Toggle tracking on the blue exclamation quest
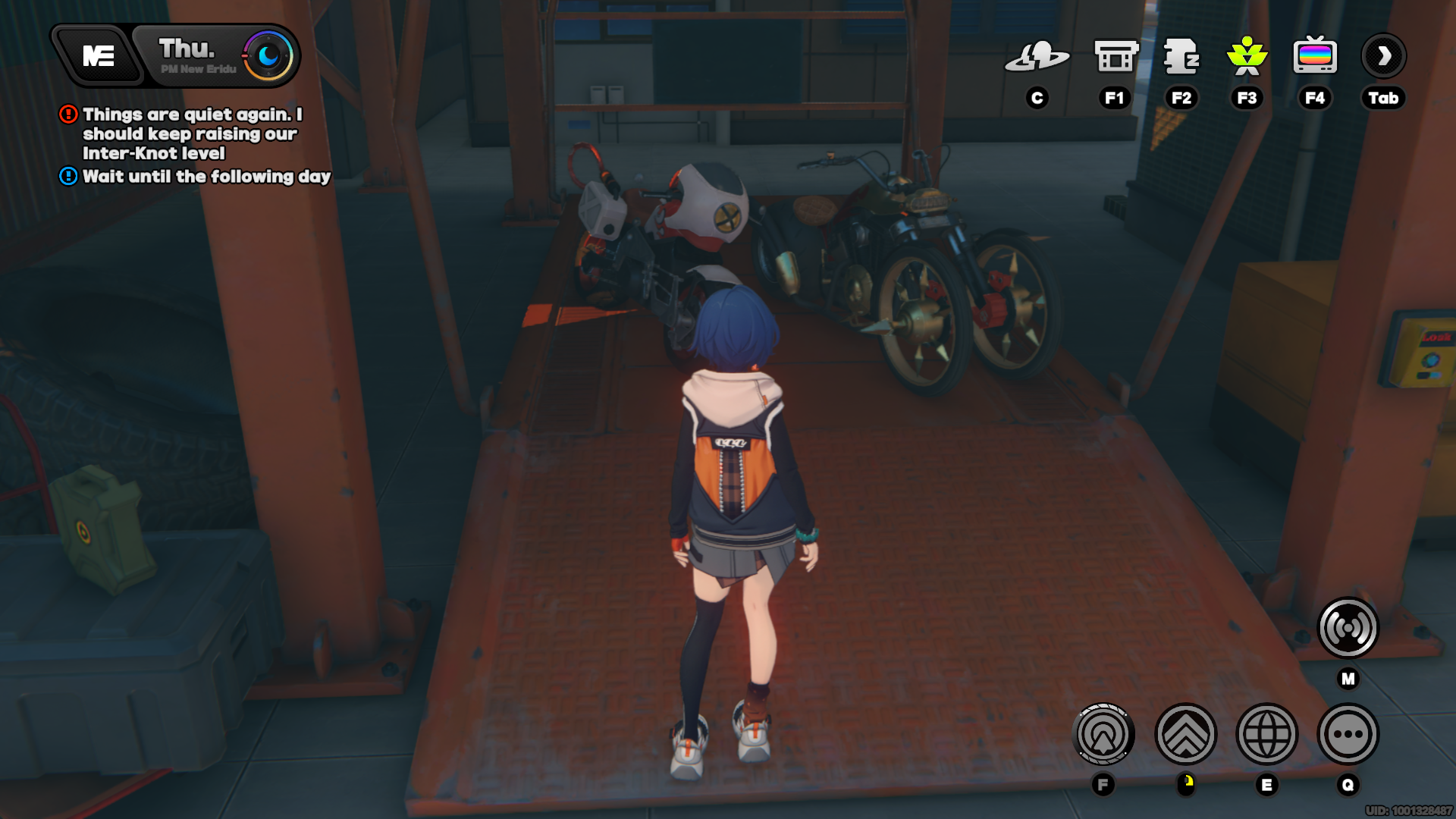The width and height of the screenshot is (1456, 819). point(67,177)
